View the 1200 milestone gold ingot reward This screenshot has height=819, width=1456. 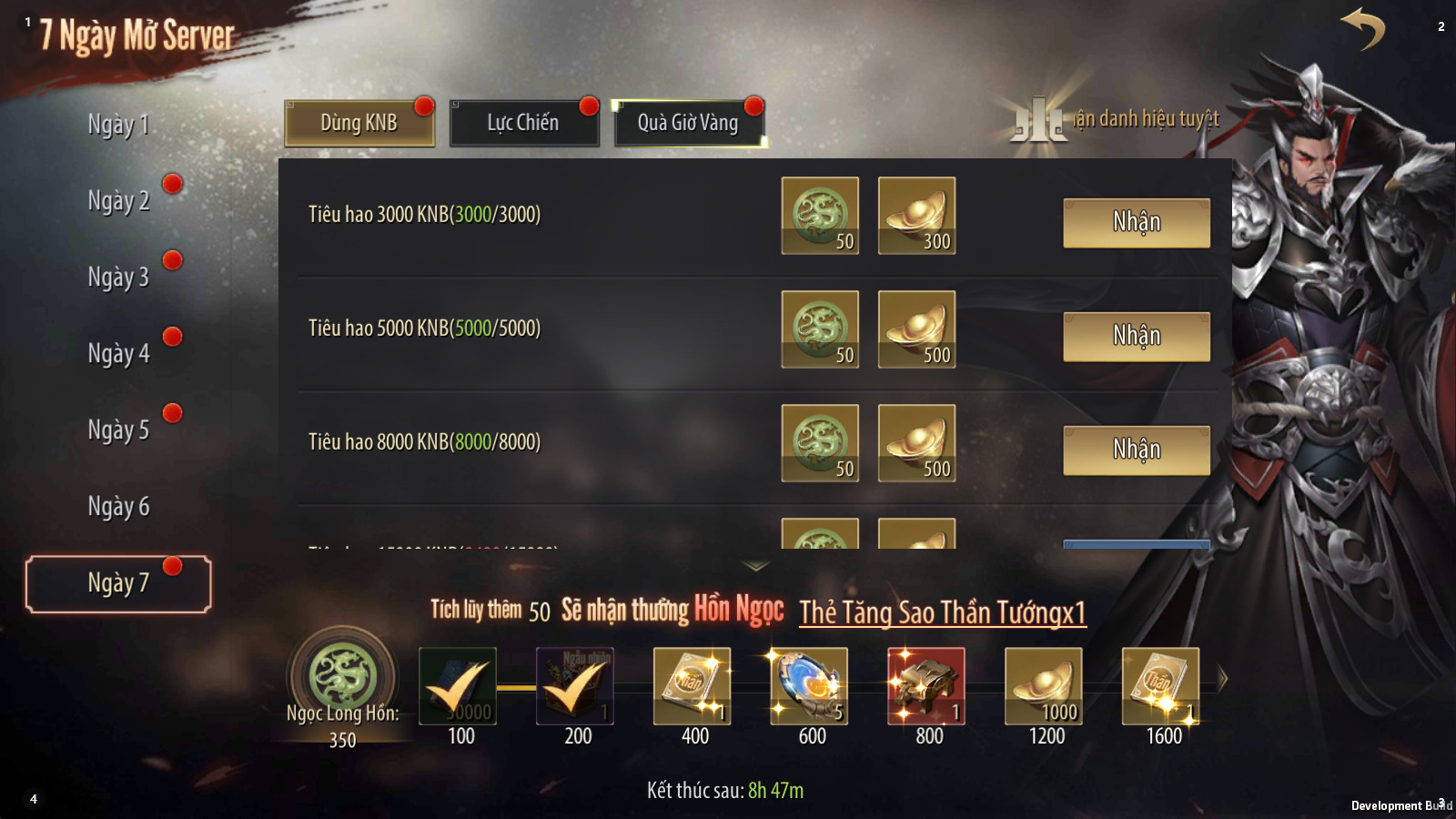[1044, 686]
